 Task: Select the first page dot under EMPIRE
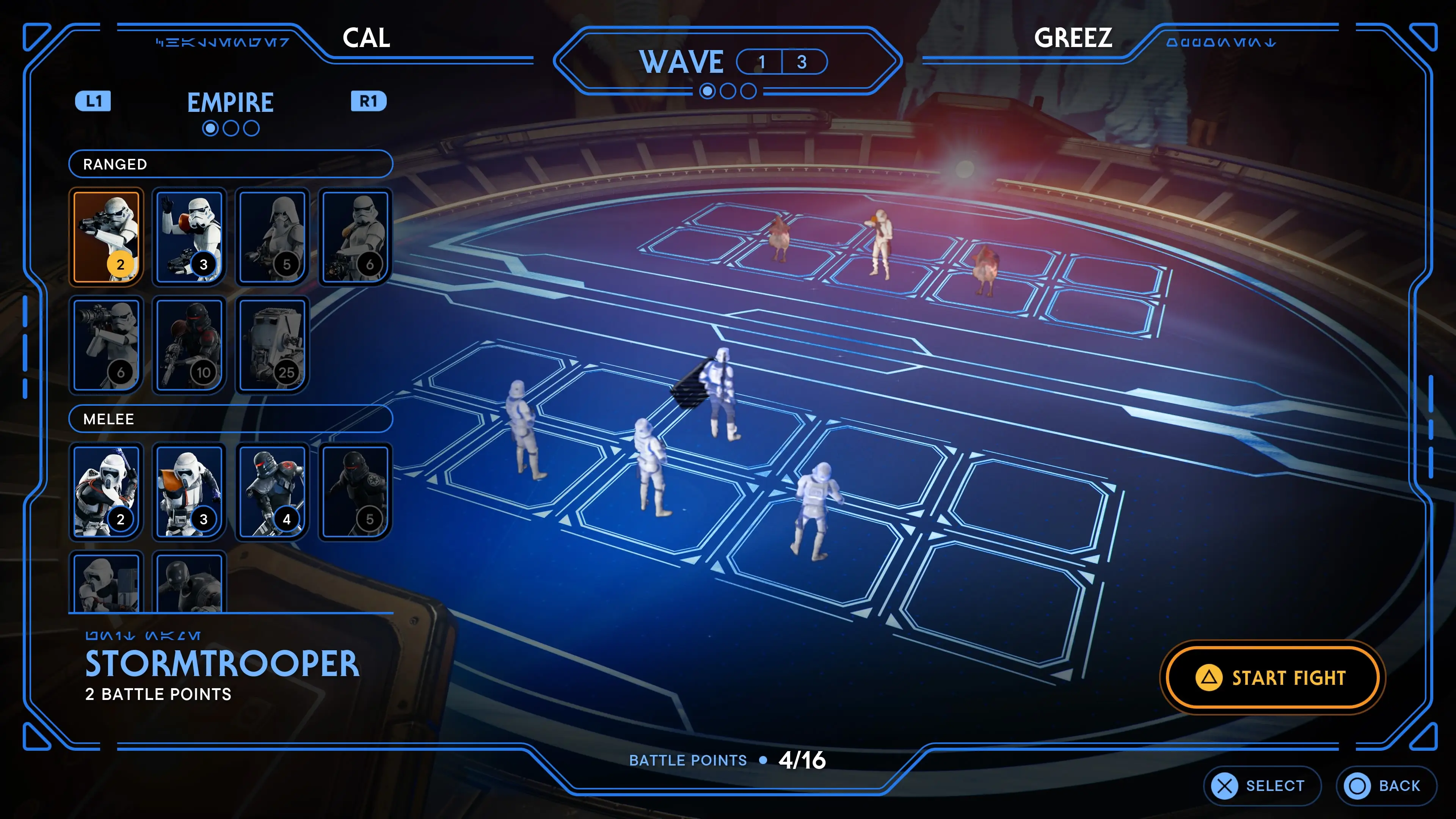(212, 128)
